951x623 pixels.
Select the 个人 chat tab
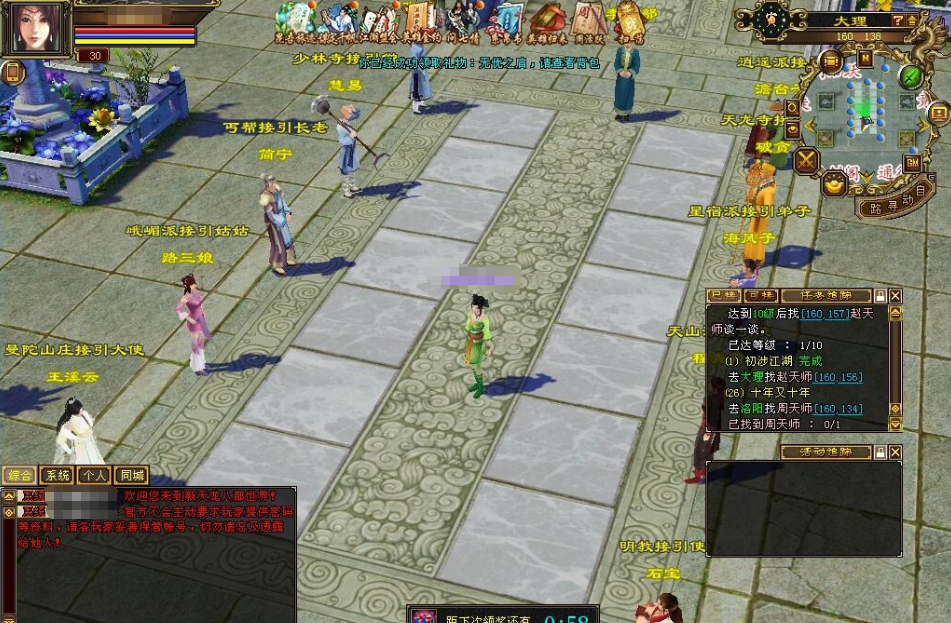click(x=94, y=476)
